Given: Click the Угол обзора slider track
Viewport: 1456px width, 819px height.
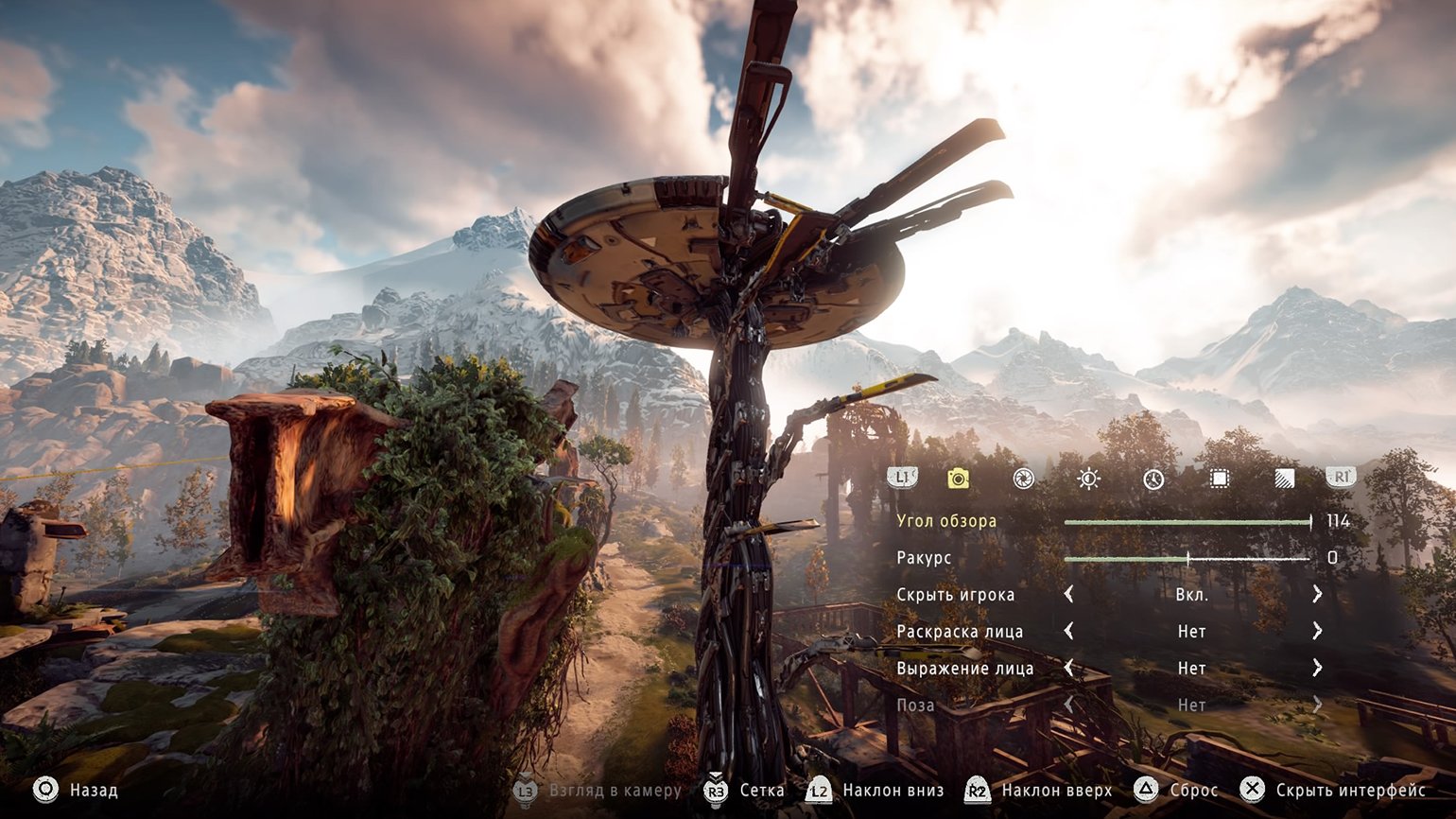Looking at the screenshot, I should pos(1187,522).
